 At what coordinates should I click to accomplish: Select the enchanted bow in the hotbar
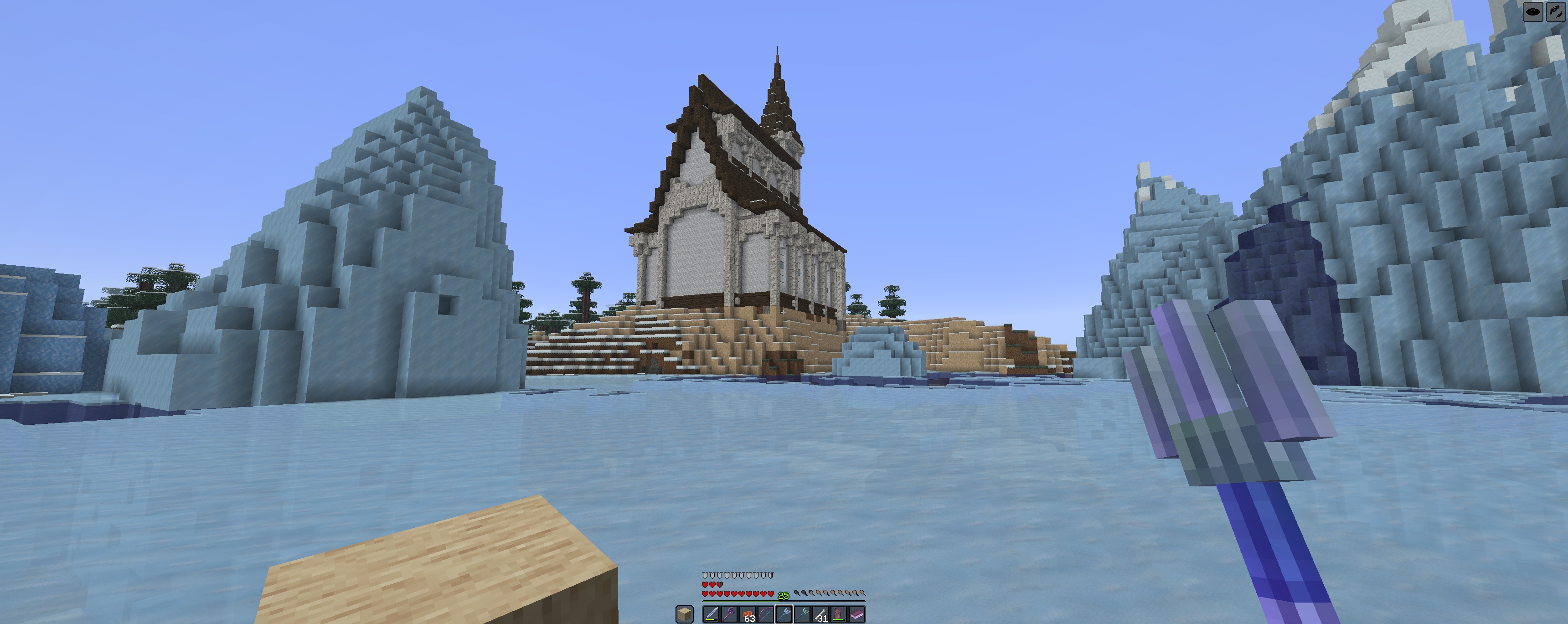click(x=767, y=616)
